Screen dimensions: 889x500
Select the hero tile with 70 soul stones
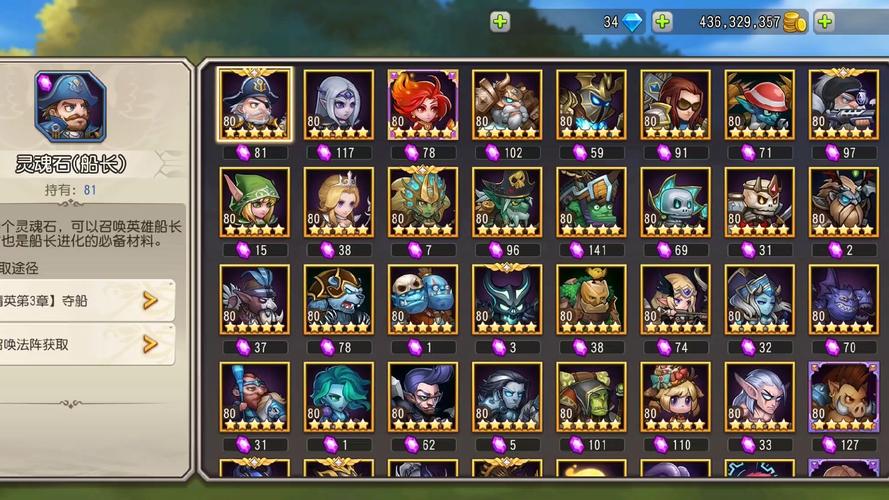coord(843,299)
